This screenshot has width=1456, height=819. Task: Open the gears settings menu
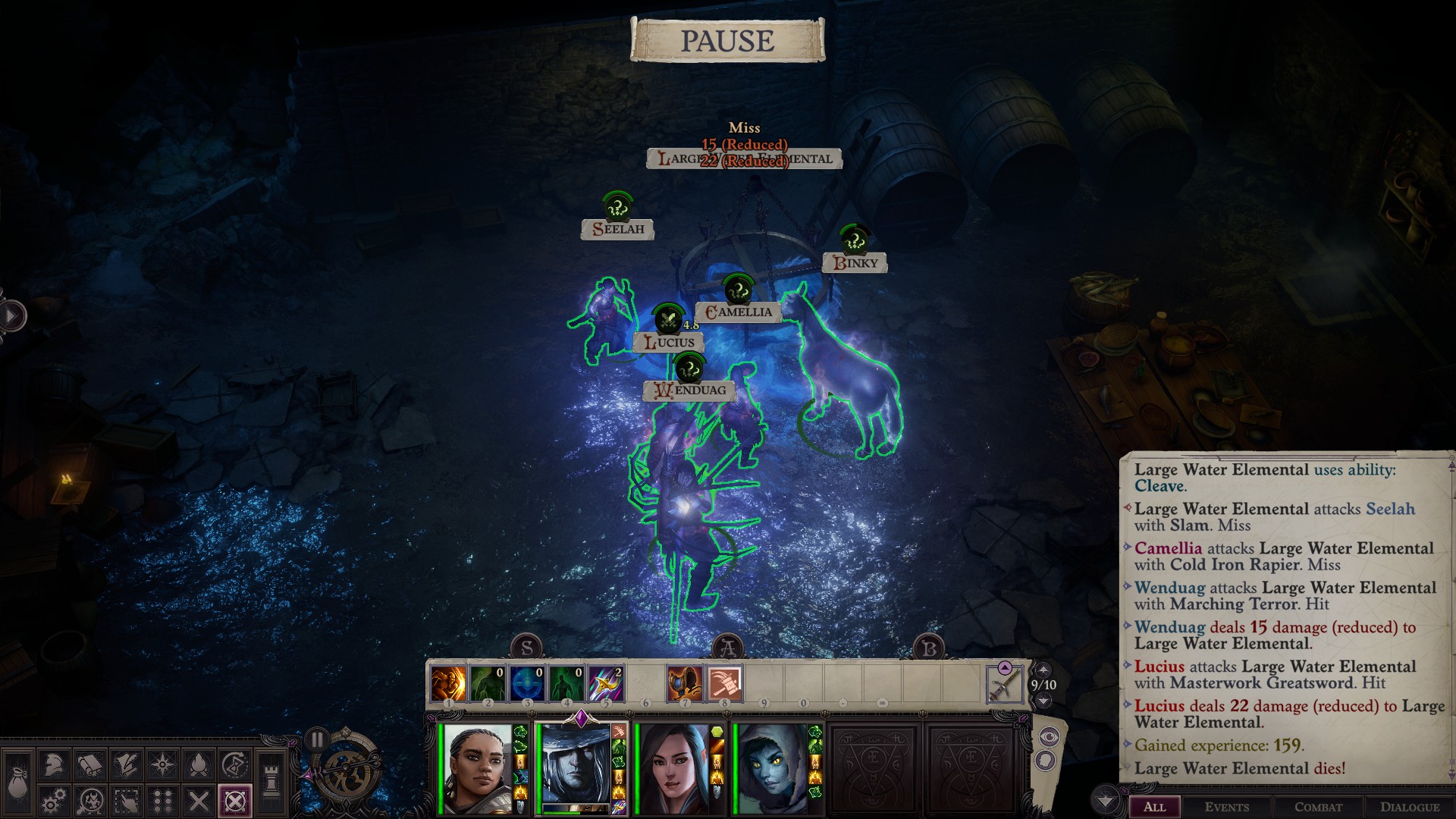pos(52,801)
